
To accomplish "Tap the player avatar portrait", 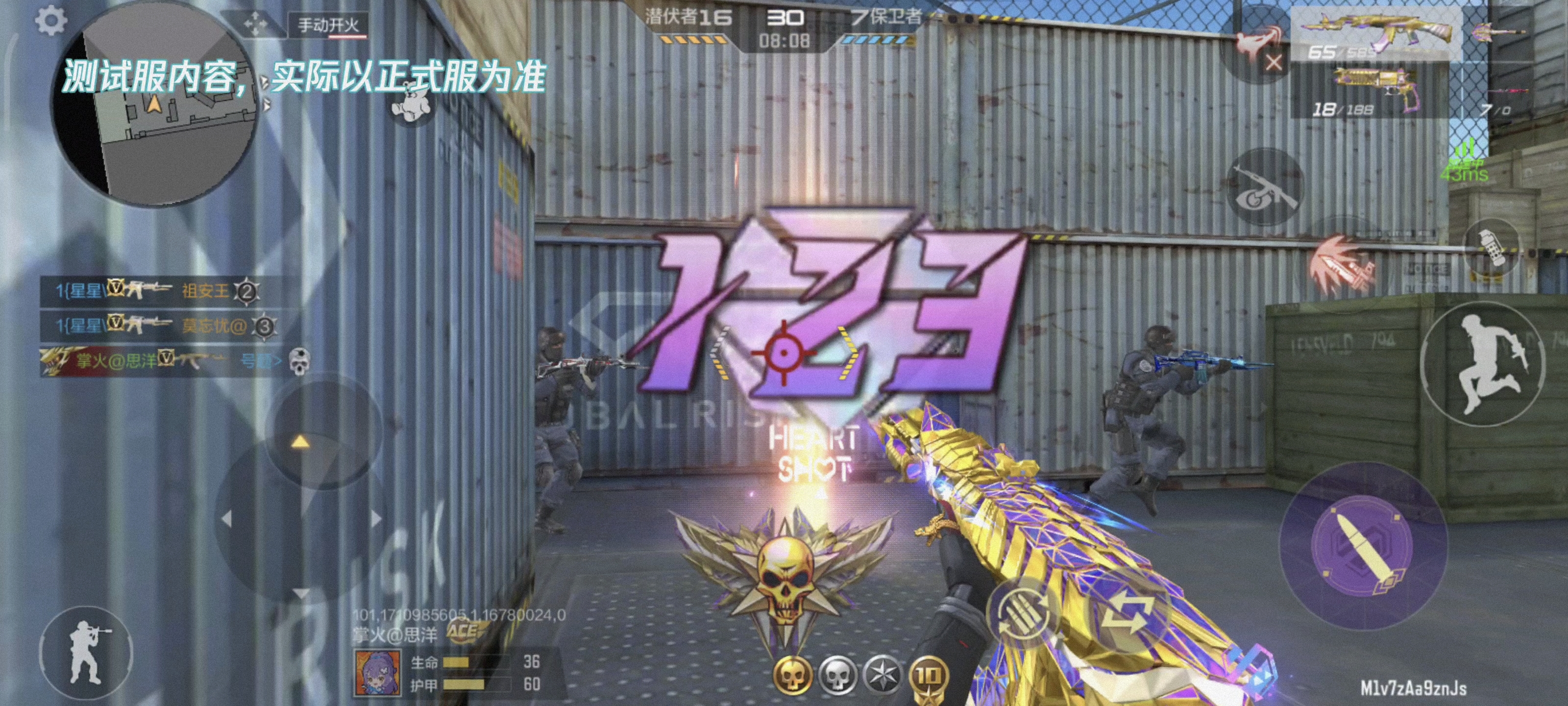I will click(x=377, y=672).
